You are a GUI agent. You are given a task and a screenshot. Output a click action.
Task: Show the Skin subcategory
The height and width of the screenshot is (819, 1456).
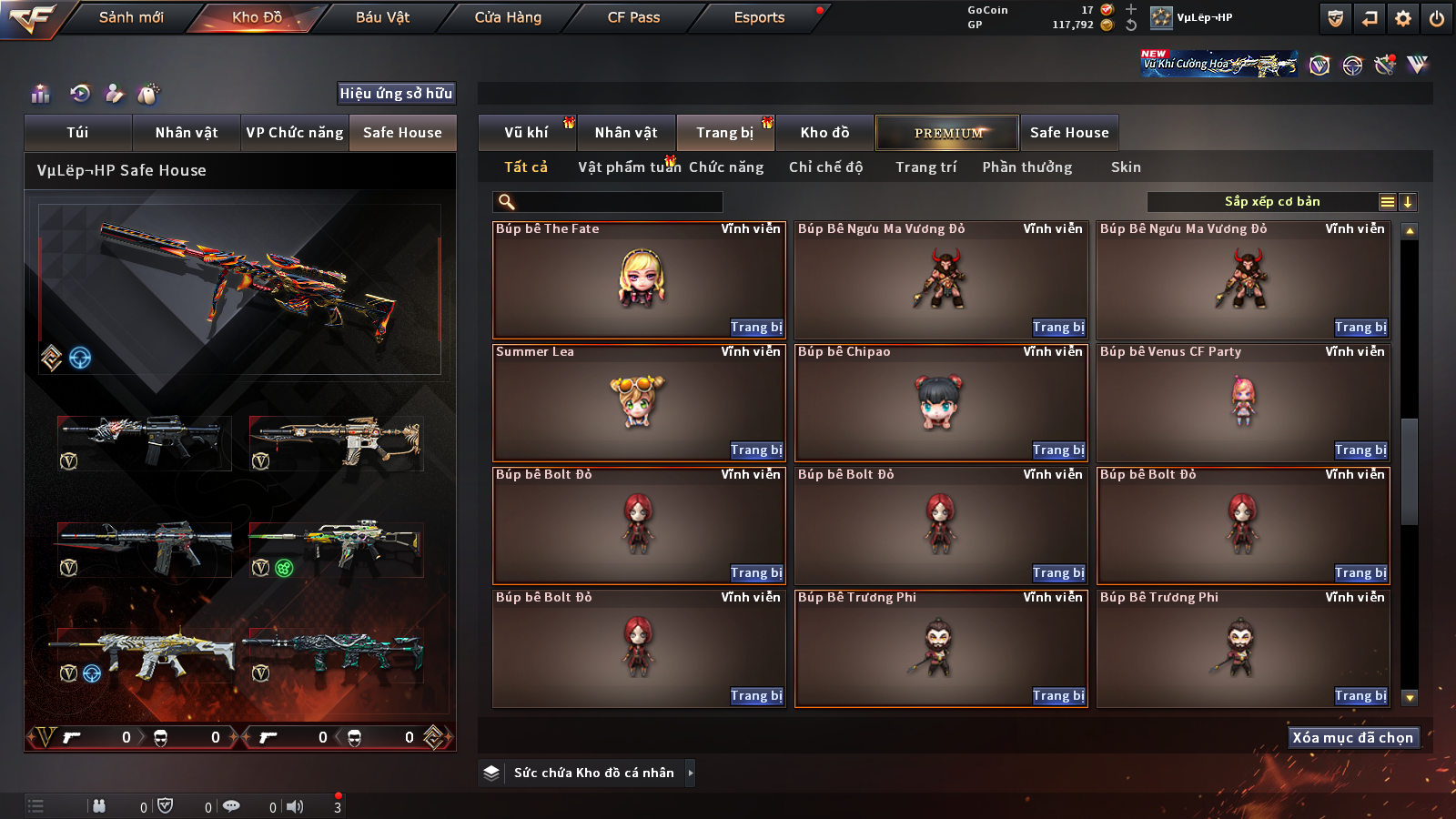pyautogui.click(x=1126, y=167)
